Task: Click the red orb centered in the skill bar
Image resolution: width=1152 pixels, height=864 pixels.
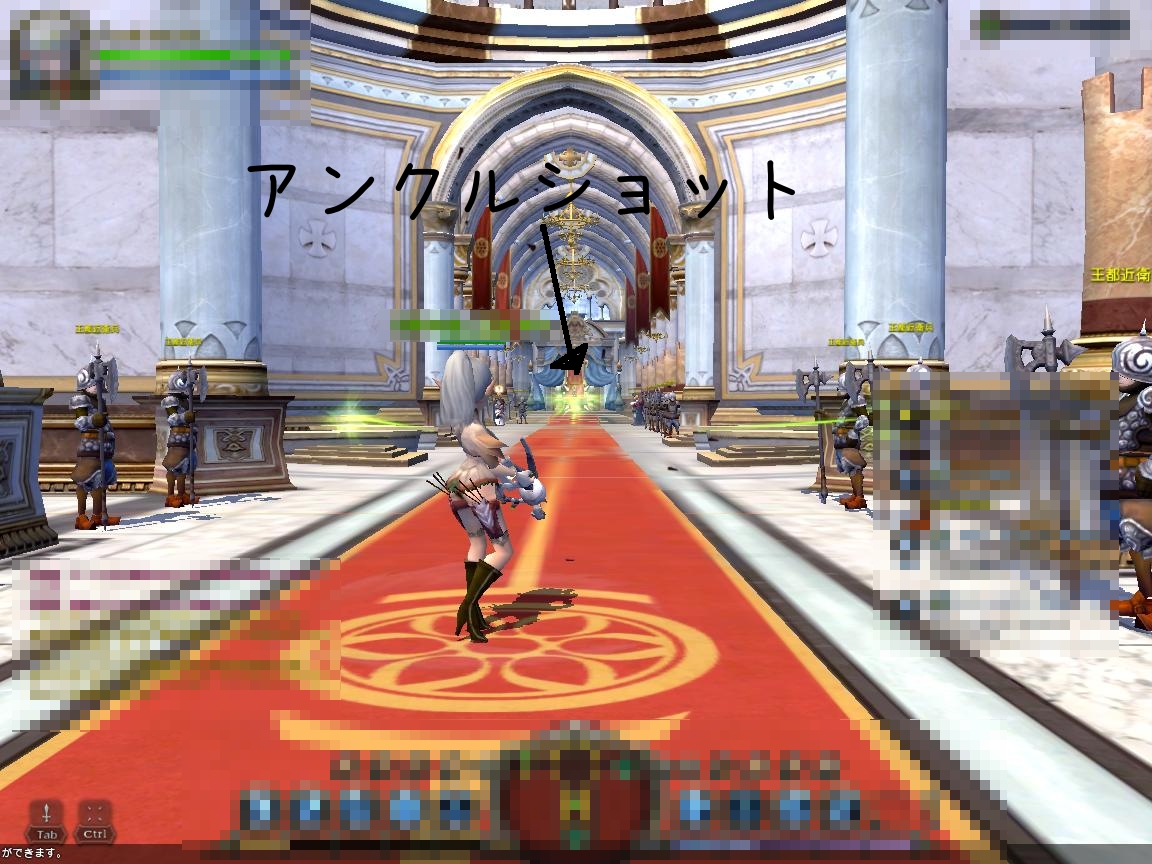Action: (x=575, y=795)
